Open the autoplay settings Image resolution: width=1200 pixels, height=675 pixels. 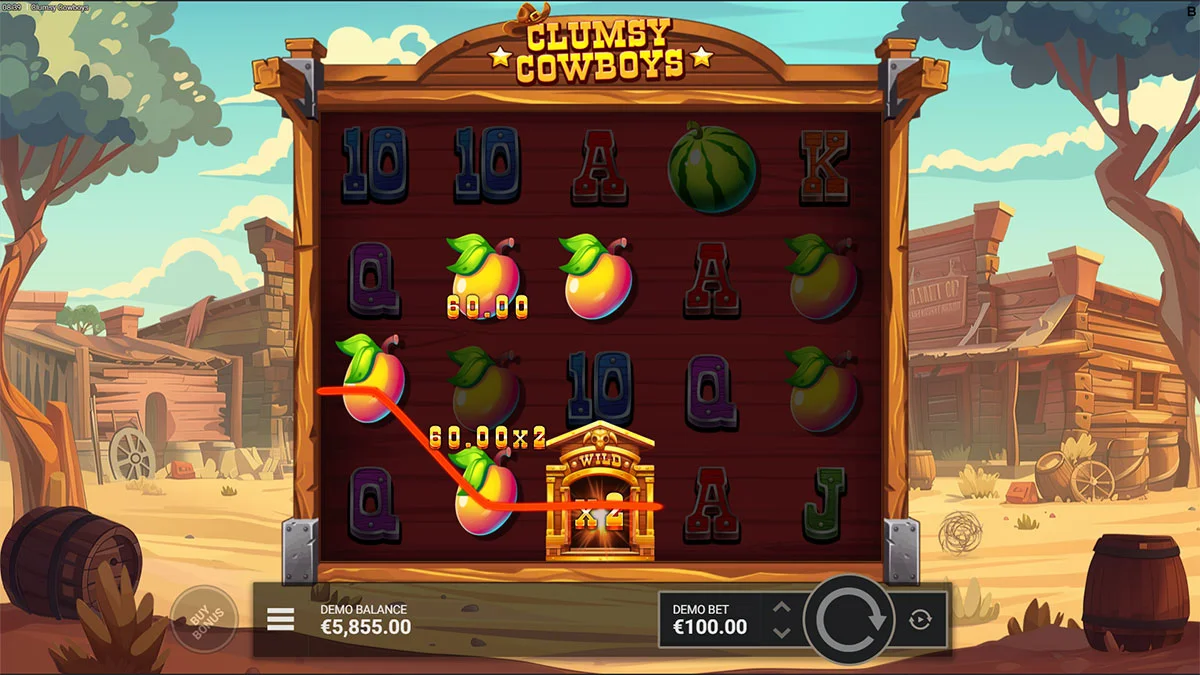920,620
